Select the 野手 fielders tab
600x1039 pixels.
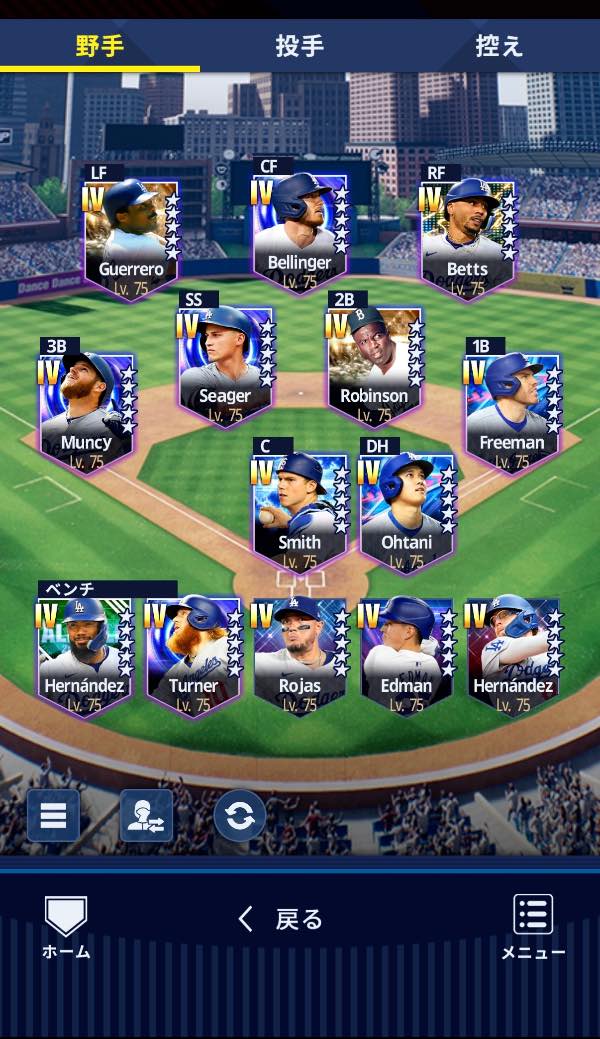coord(99,46)
